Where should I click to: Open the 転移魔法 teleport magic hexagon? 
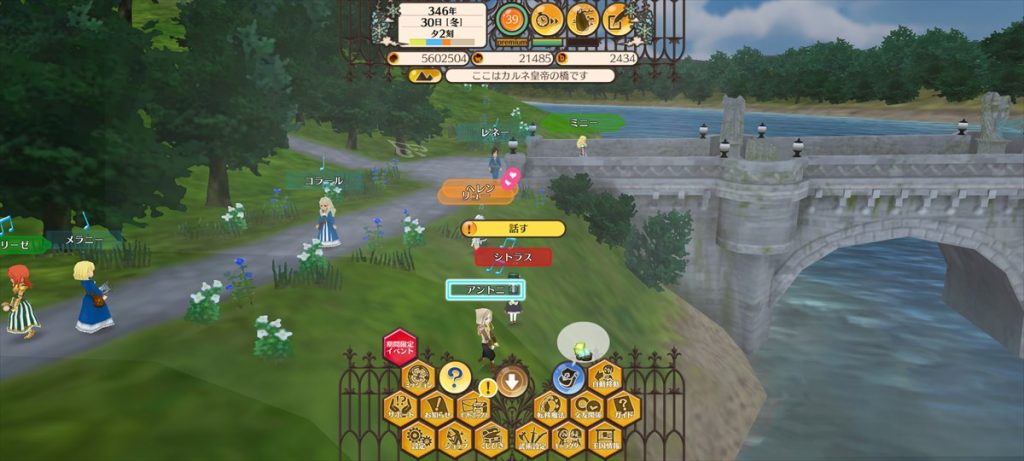[548, 408]
